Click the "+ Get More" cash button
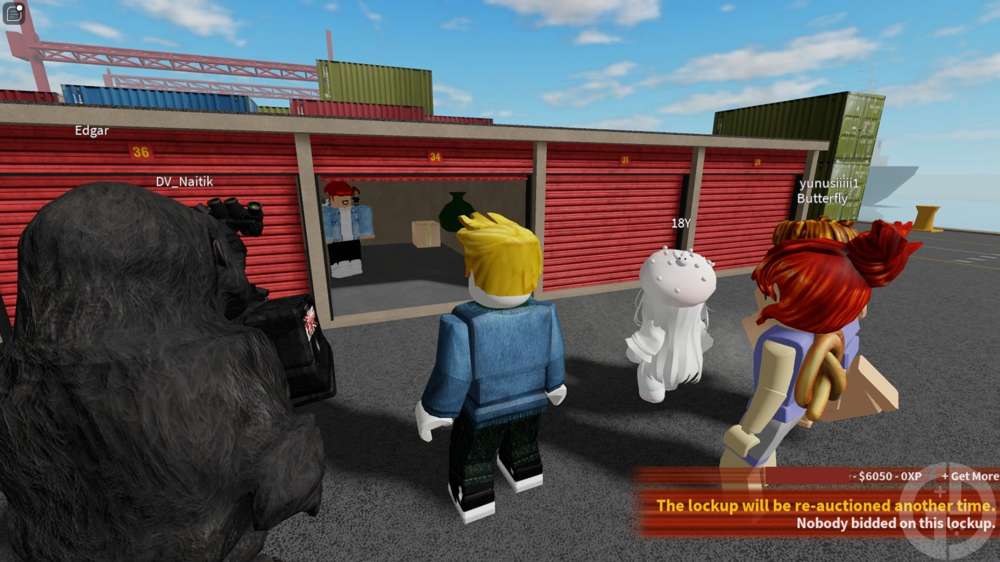Image resolution: width=1000 pixels, height=562 pixels. pyautogui.click(x=968, y=476)
